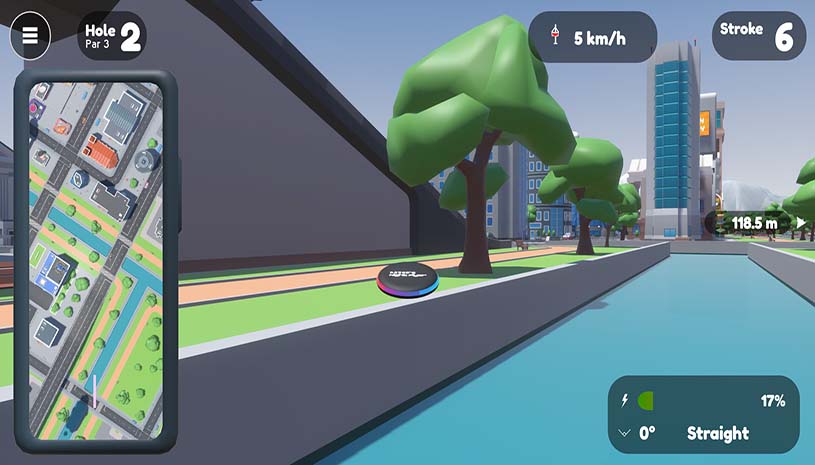Tap the 118.5 m distance marker
The image size is (815, 465).
(x=757, y=223)
